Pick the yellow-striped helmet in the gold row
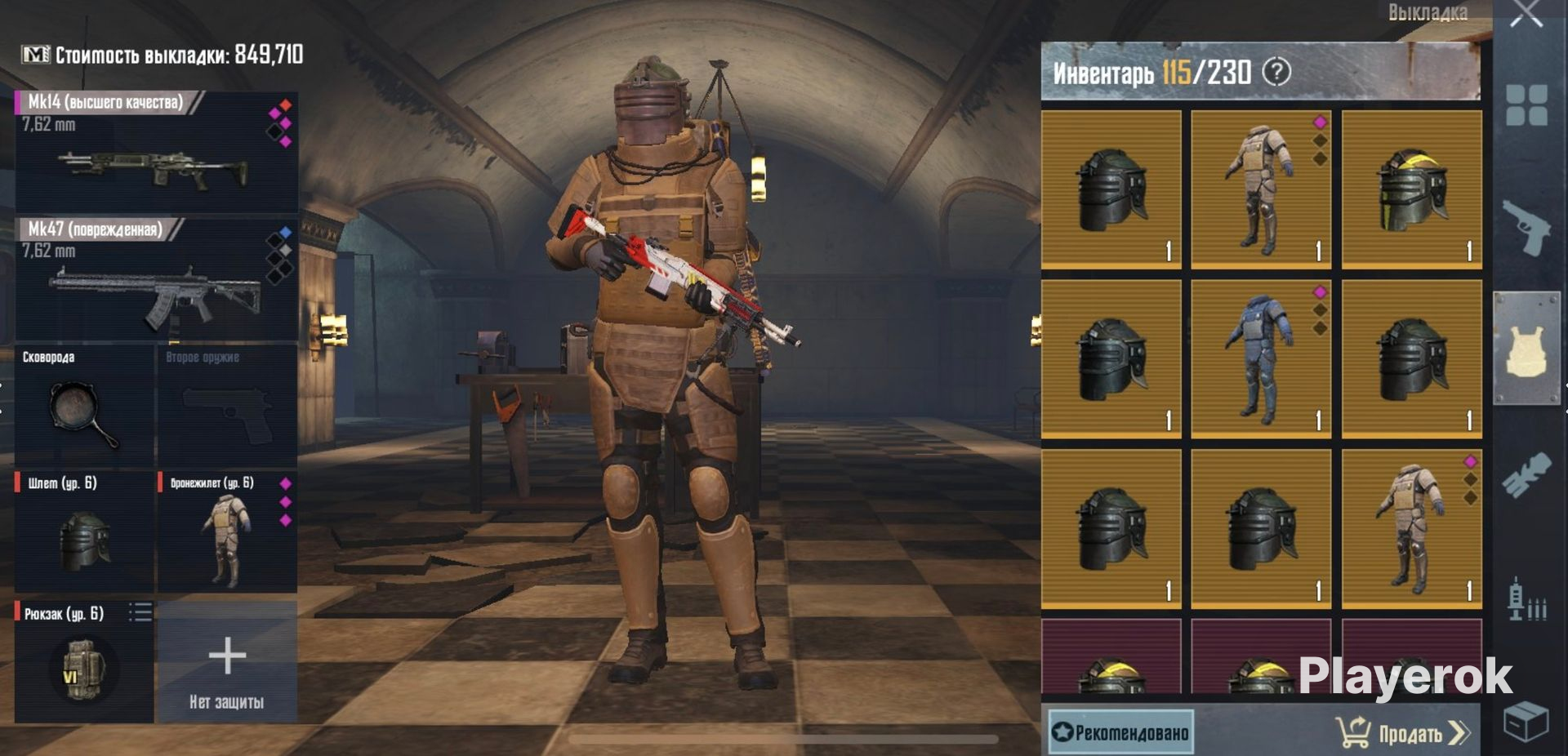This screenshot has height=756, width=1568. tap(1411, 190)
